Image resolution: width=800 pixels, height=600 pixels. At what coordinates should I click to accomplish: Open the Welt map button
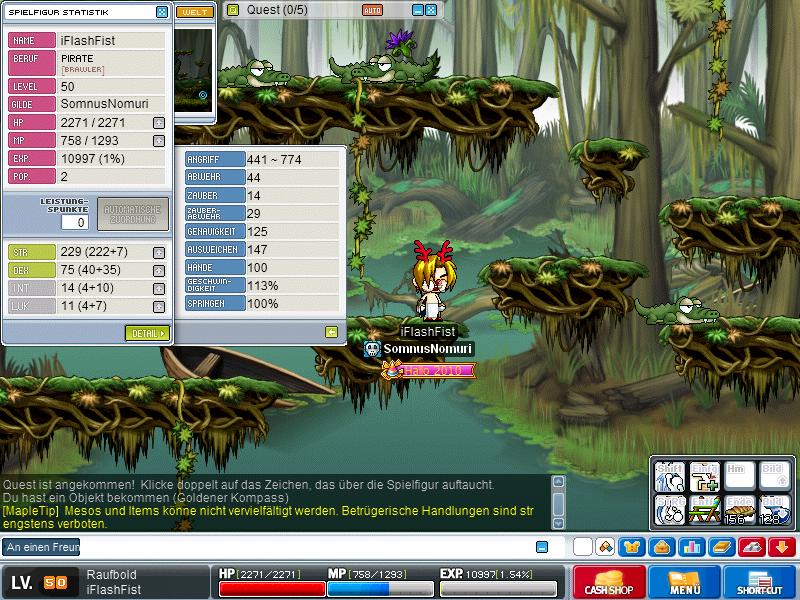click(194, 12)
